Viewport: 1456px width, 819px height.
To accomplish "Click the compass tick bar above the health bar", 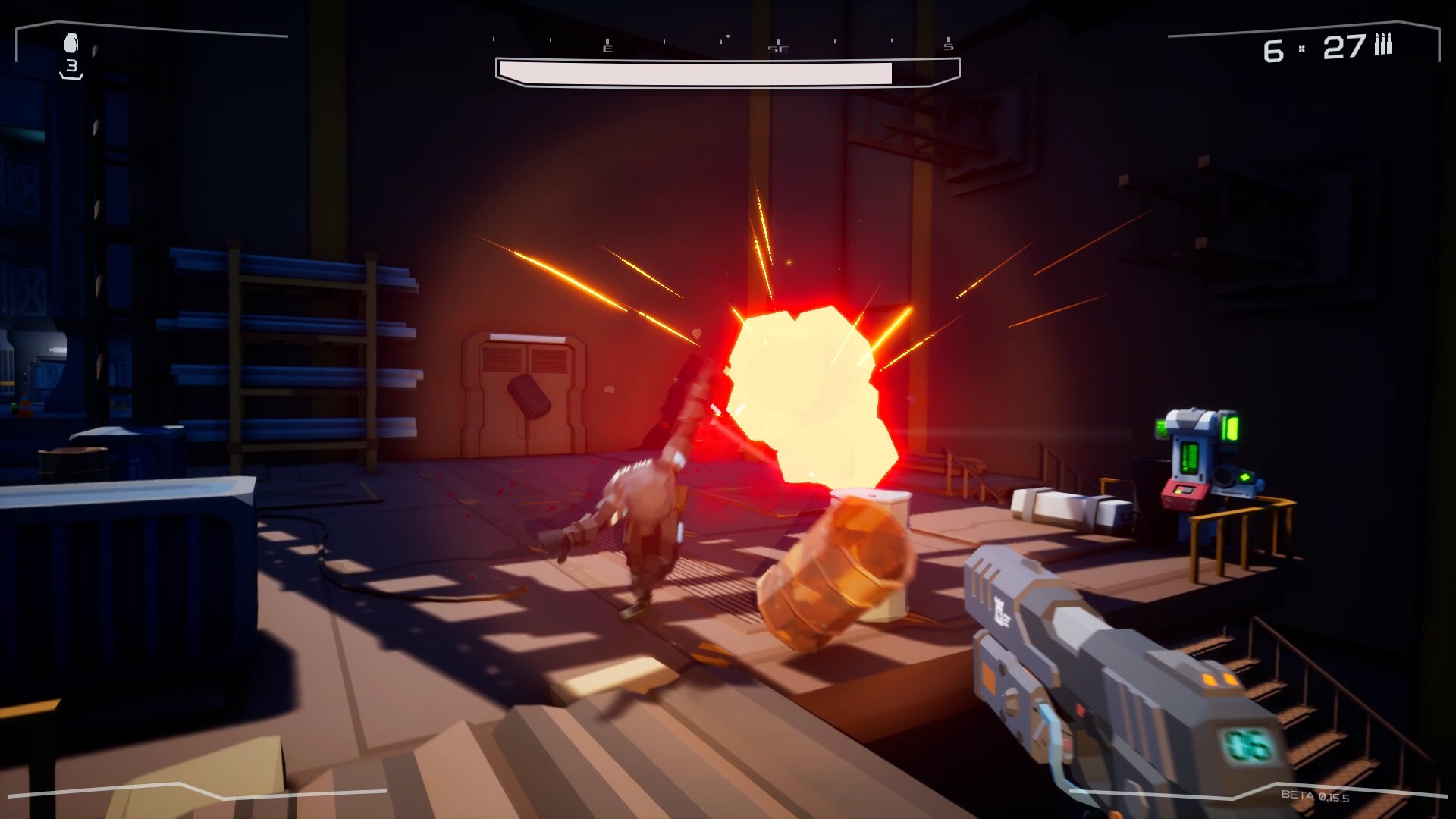I will coord(728,39).
